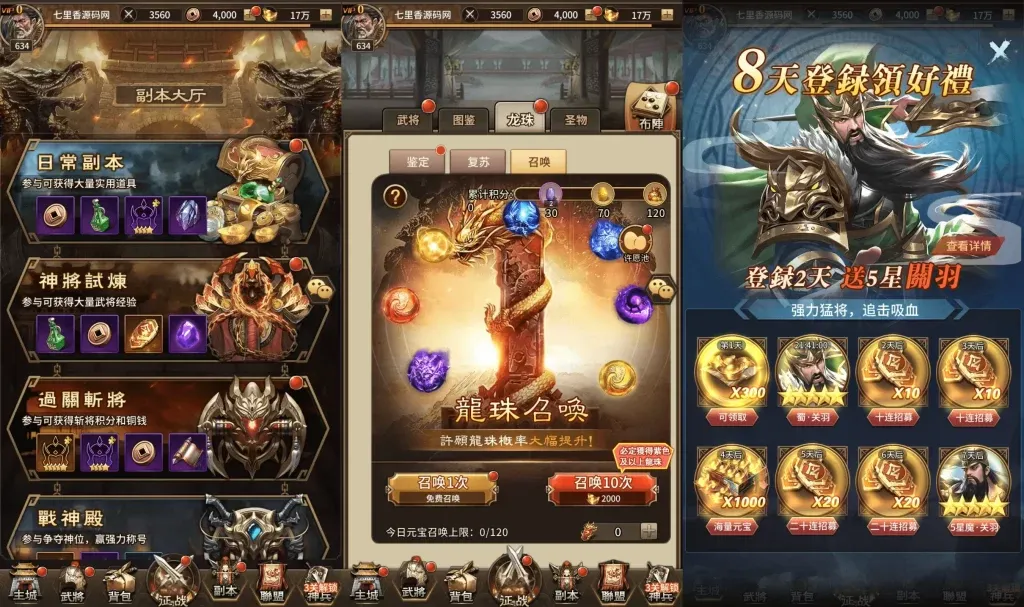Select the 龙珠 dragon orb tab
The height and width of the screenshot is (607, 1024).
[520, 119]
